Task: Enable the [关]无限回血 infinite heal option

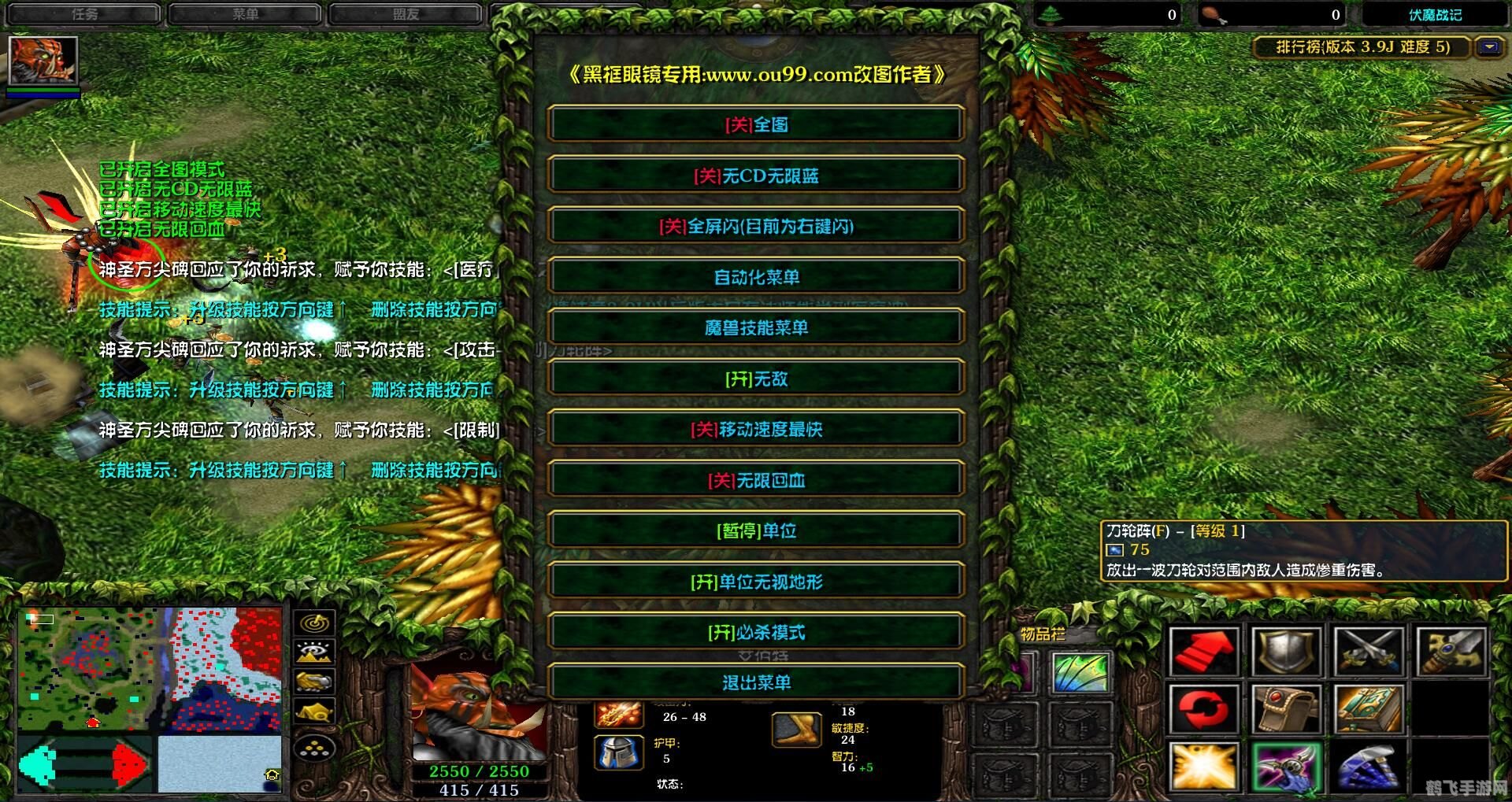Action: tap(756, 480)
